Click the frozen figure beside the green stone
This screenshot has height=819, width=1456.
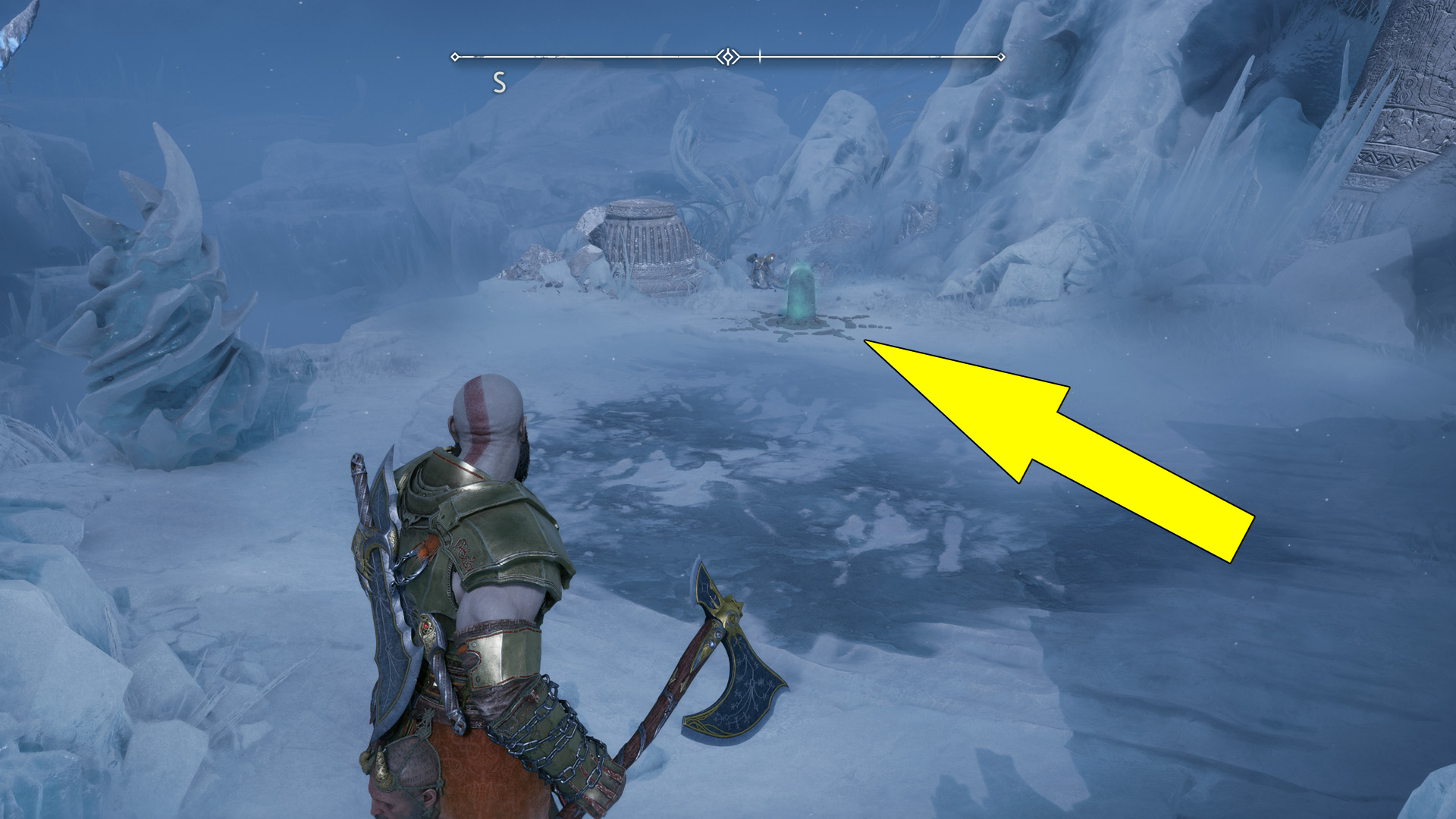coord(762,269)
